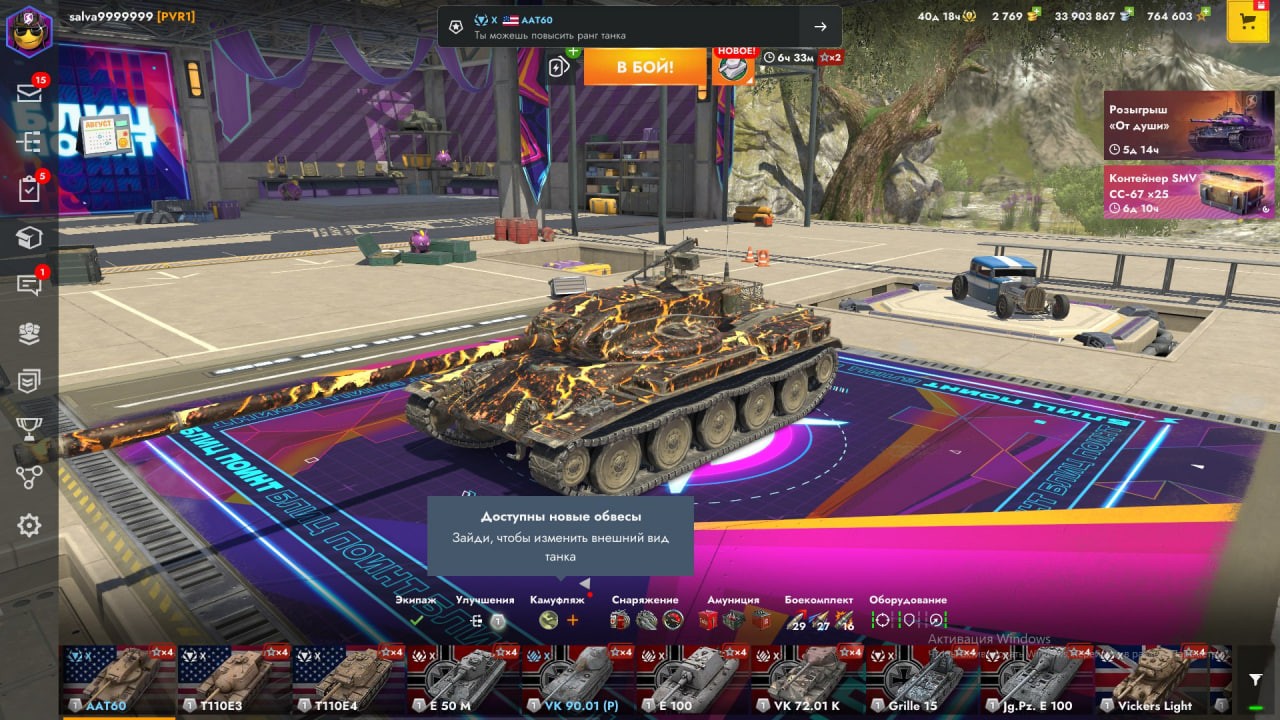The width and height of the screenshot is (1280, 720).
Task: Open the mail inbox with 15 notifications
Action: coord(29,93)
